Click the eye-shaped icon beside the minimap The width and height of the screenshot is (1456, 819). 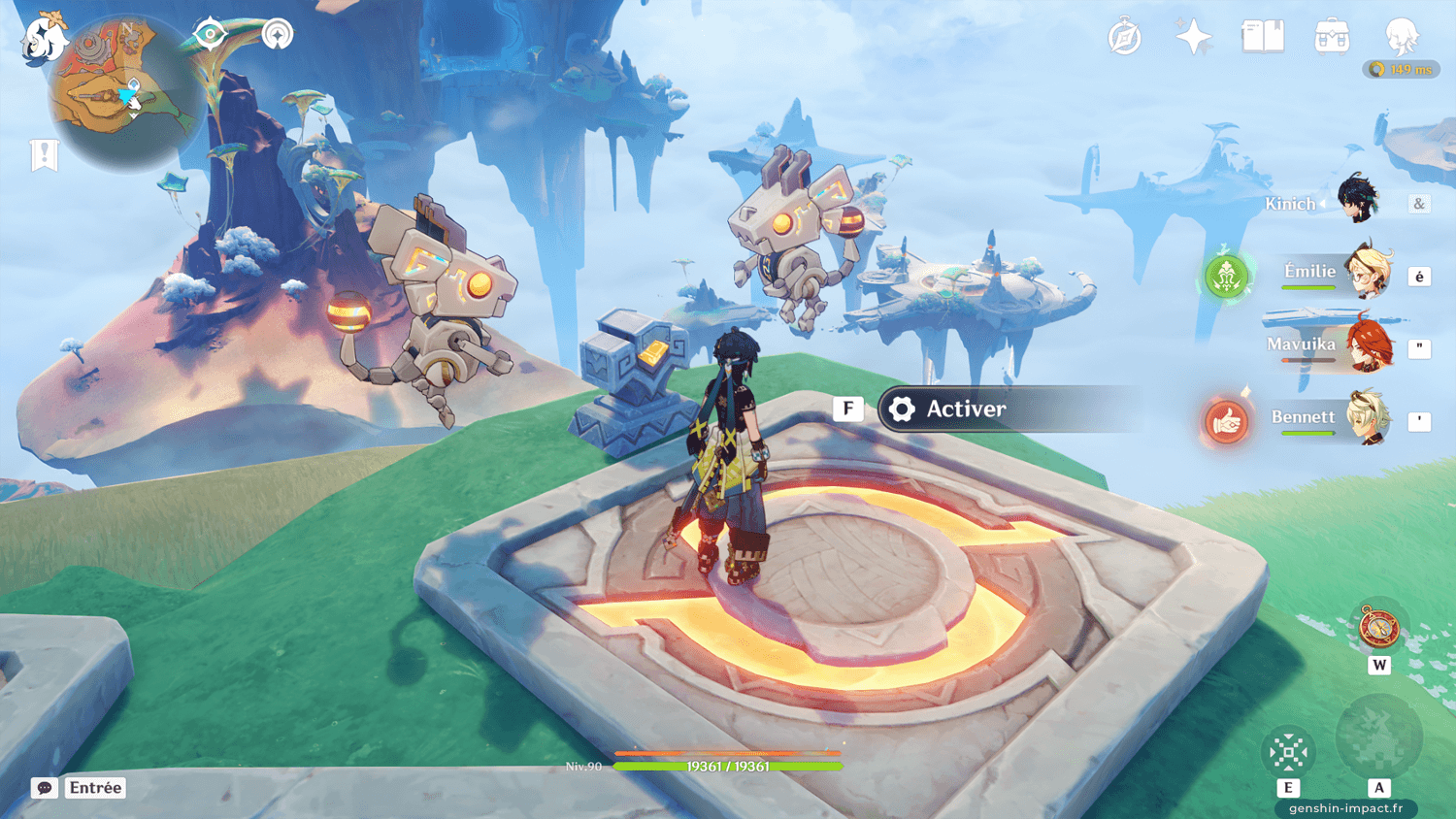coord(210,35)
